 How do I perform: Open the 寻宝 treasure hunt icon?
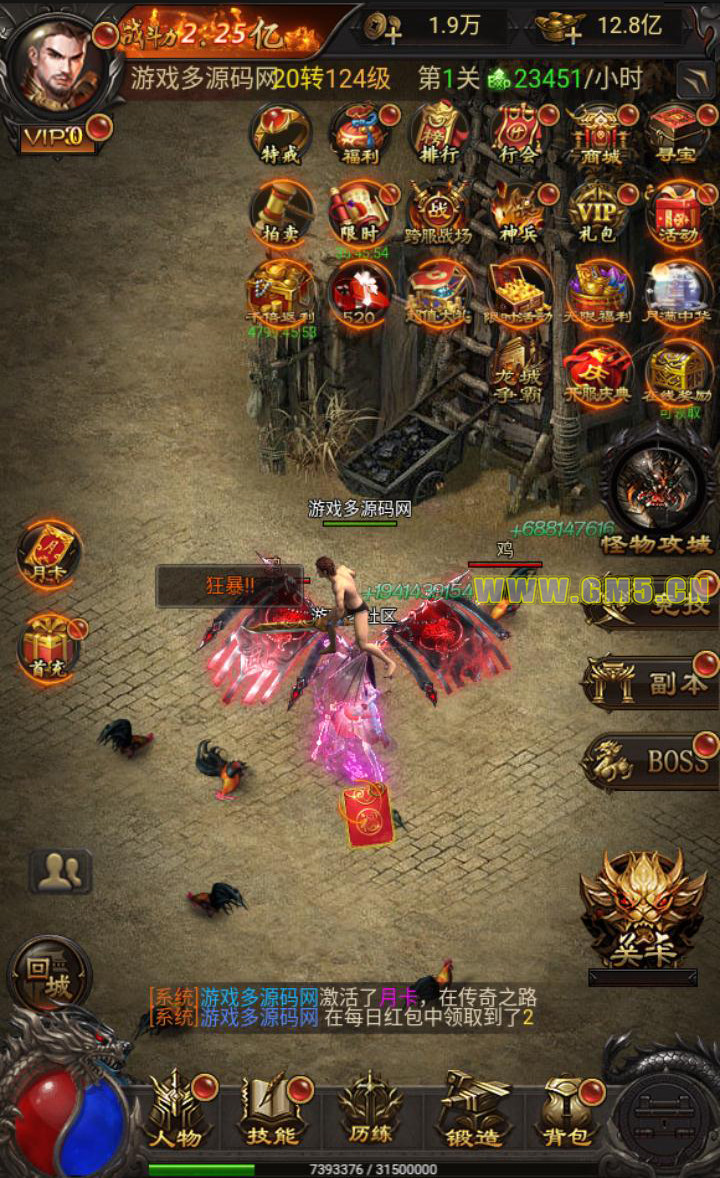[678, 133]
